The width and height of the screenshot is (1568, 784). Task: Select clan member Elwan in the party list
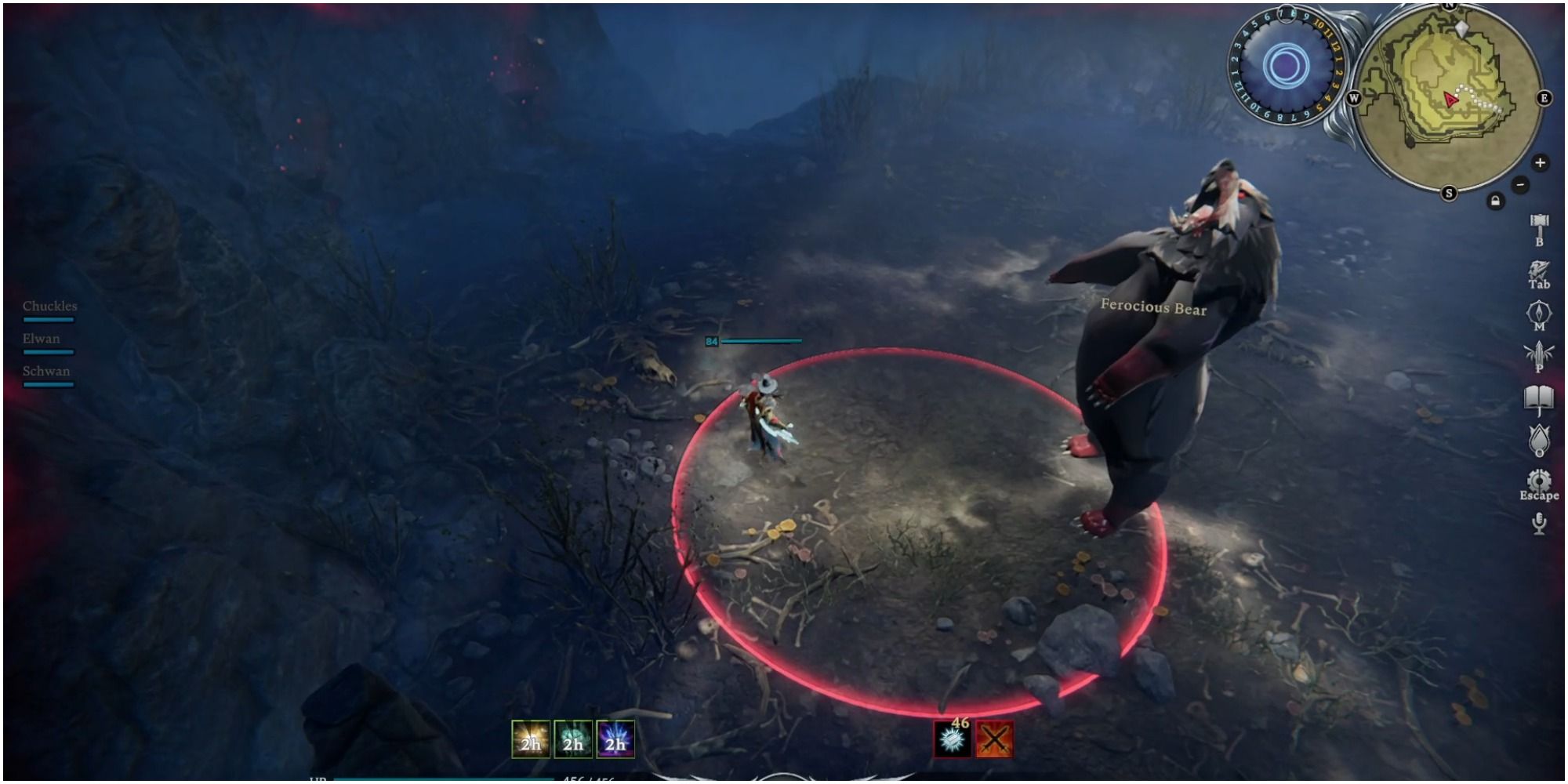41,339
